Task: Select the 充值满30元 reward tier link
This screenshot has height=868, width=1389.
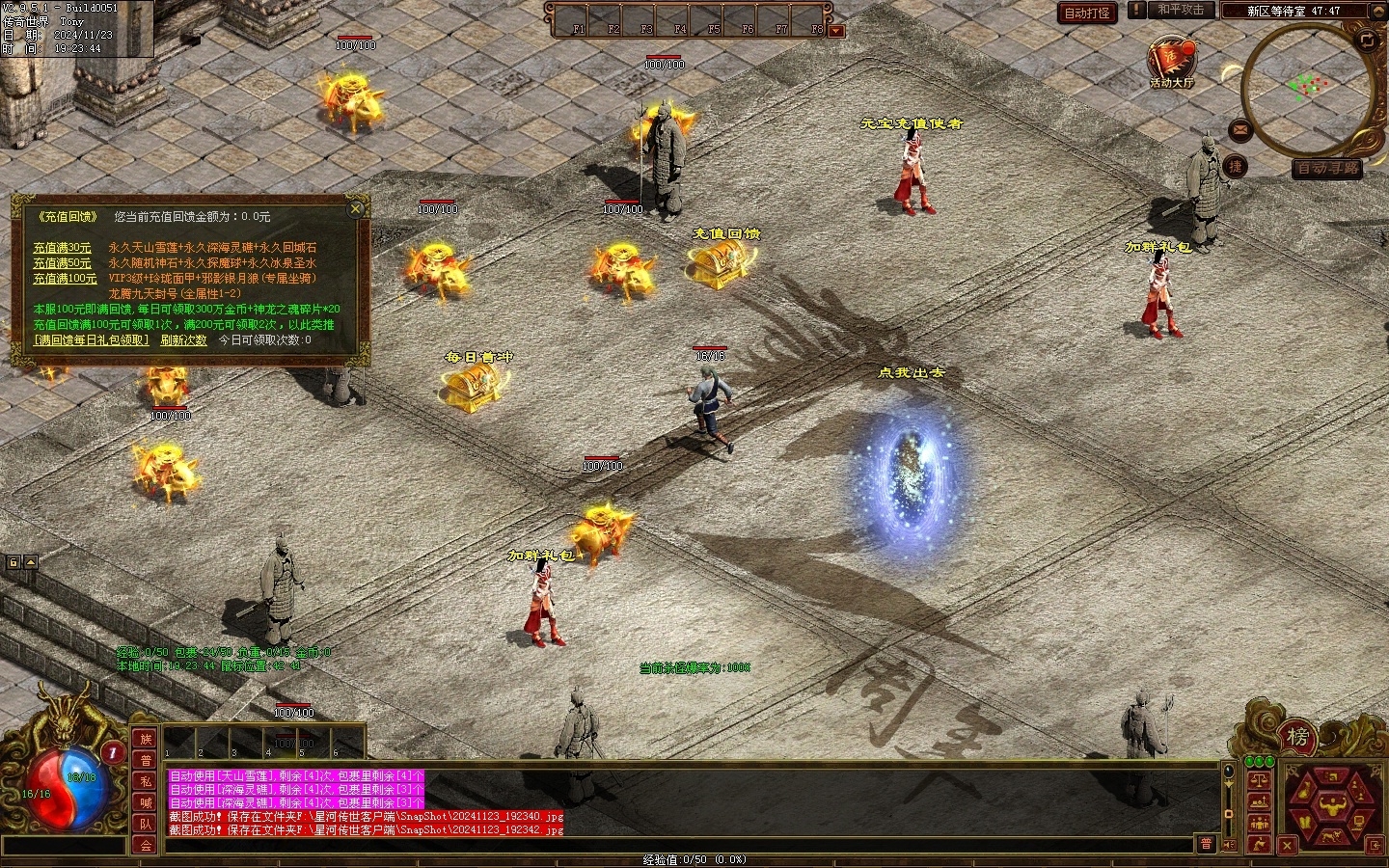Action: coord(62,248)
